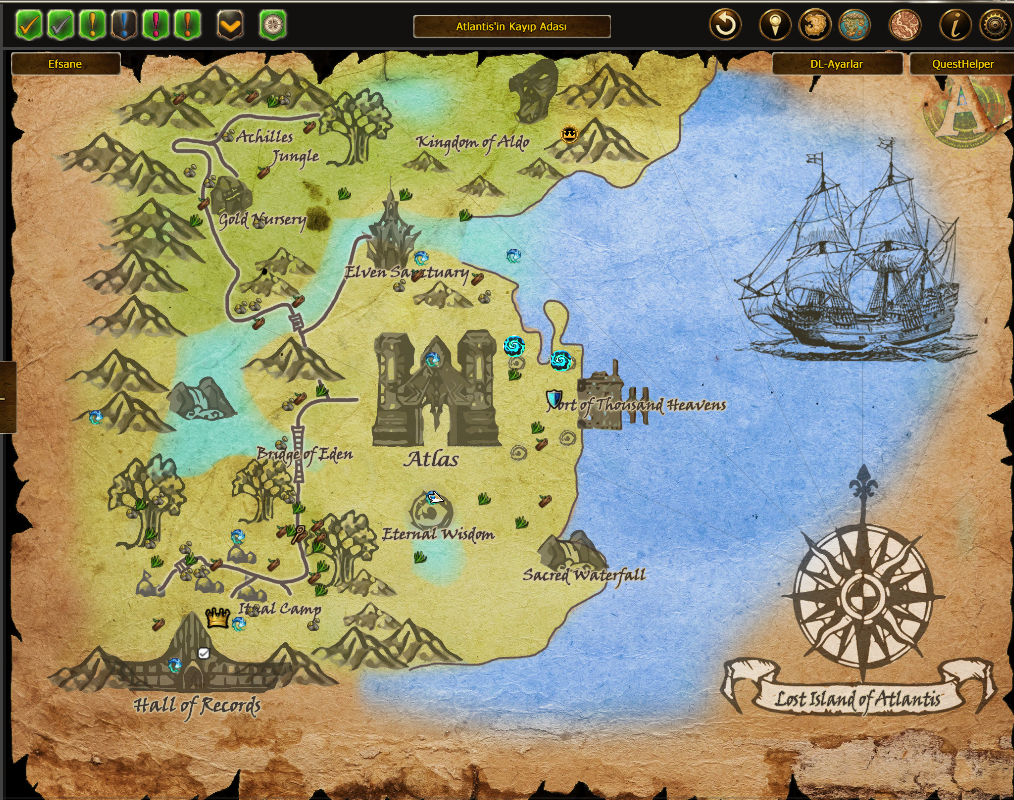This screenshot has height=800, width=1014.
Task: Open the QuestHelper panel
Action: click(x=961, y=64)
